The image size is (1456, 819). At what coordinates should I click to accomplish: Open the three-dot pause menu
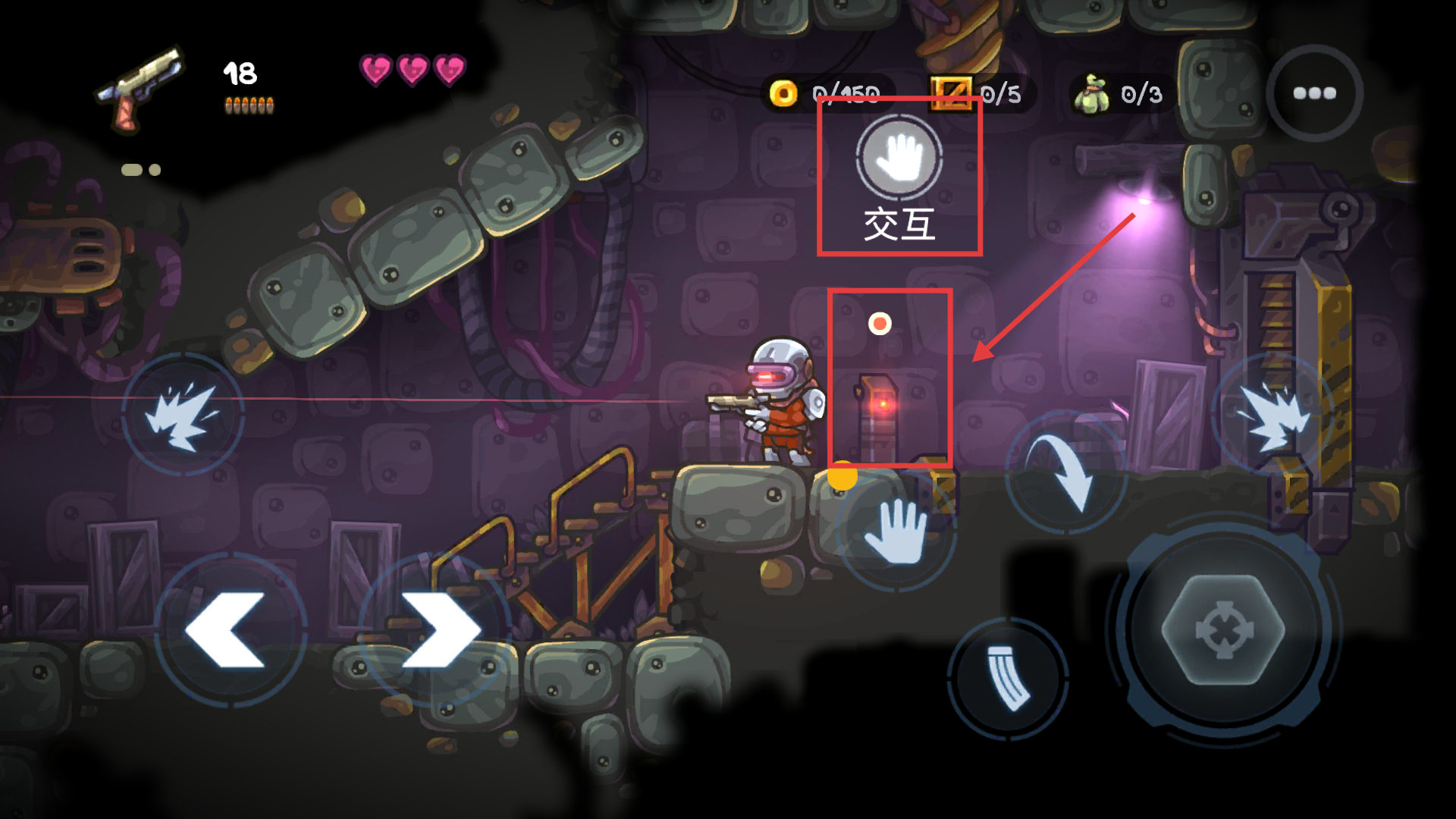pos(1314,93)
